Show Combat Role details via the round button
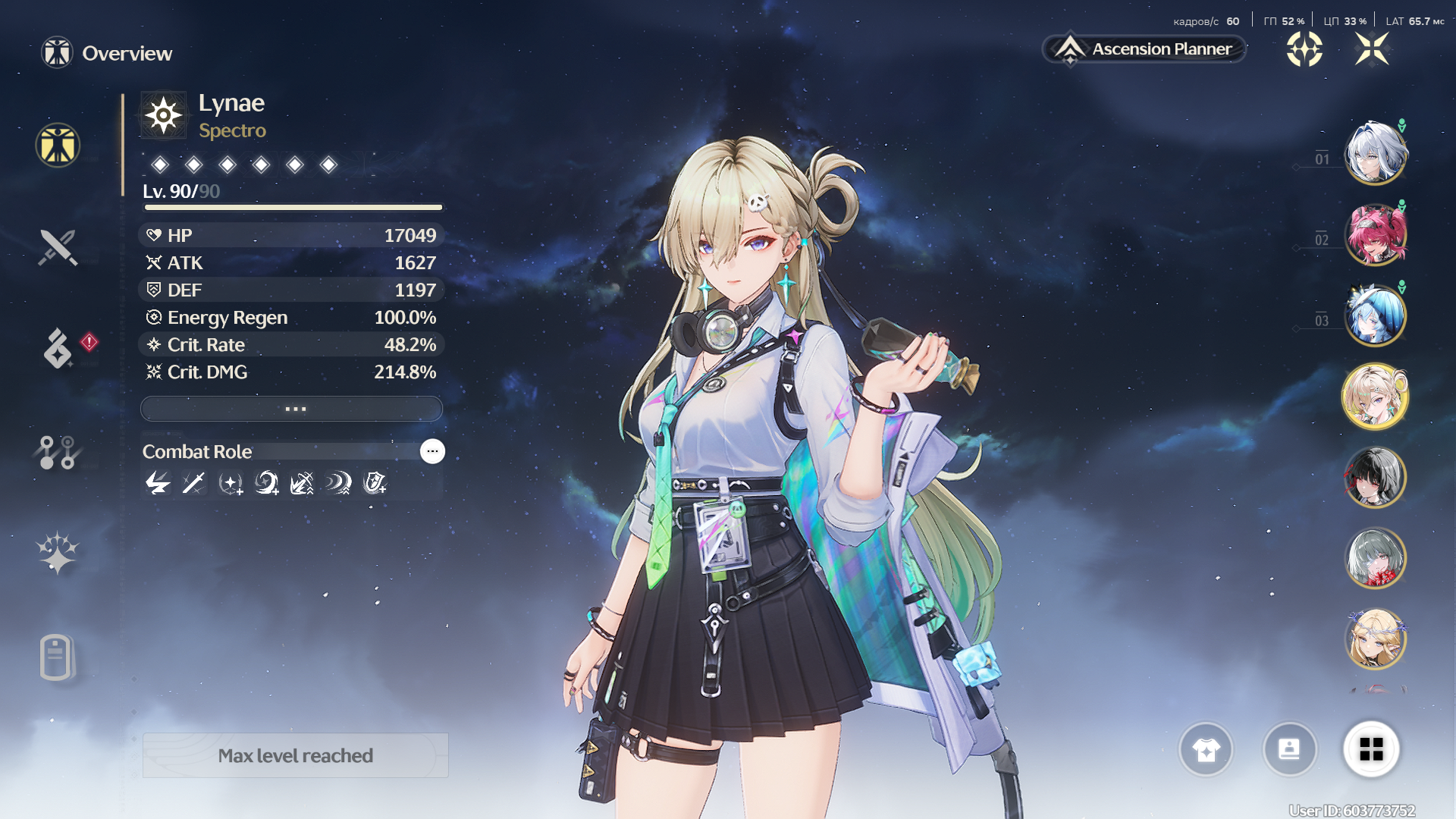 click(432, 451)
